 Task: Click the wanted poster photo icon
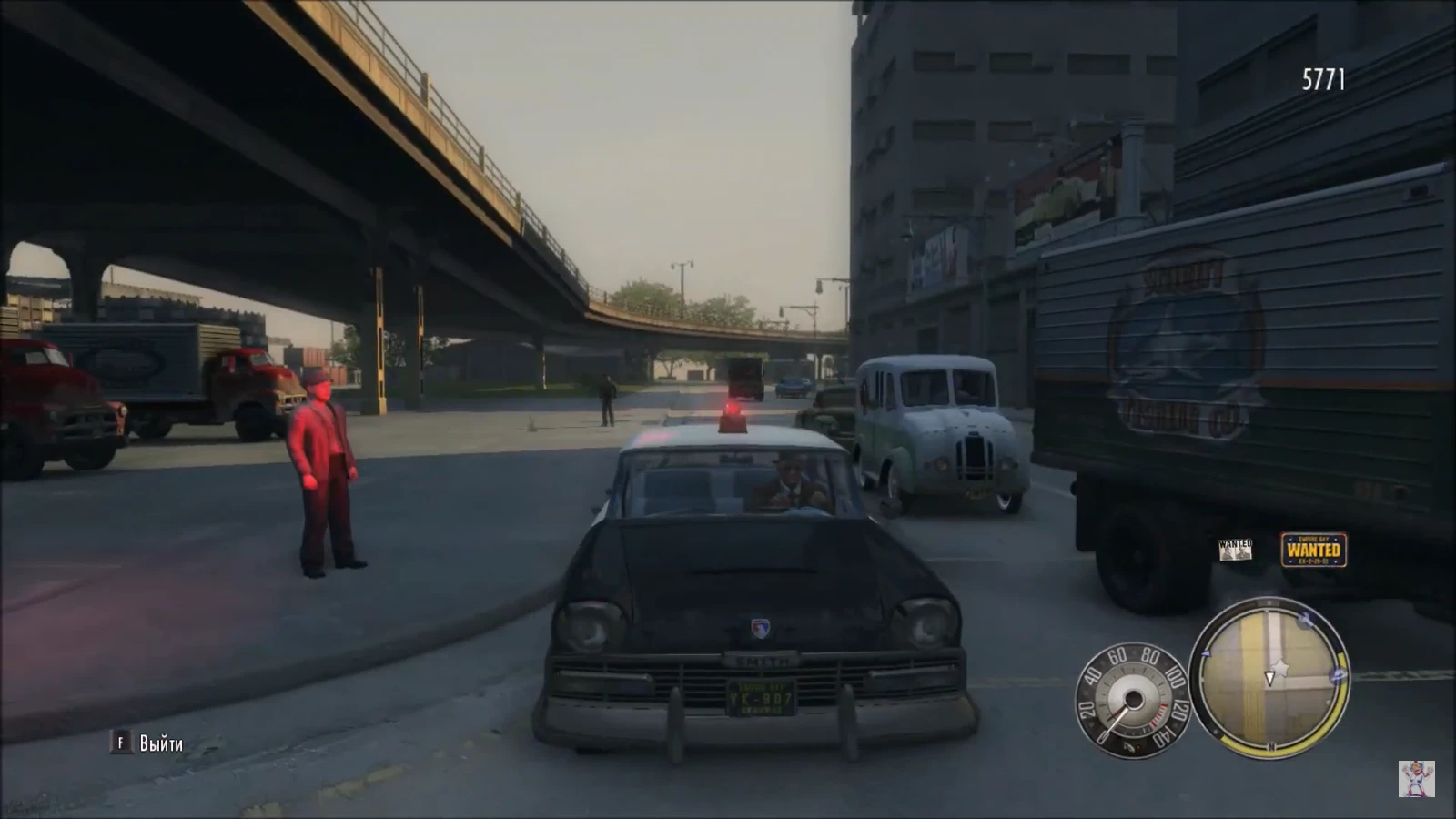pos(1235,551)
